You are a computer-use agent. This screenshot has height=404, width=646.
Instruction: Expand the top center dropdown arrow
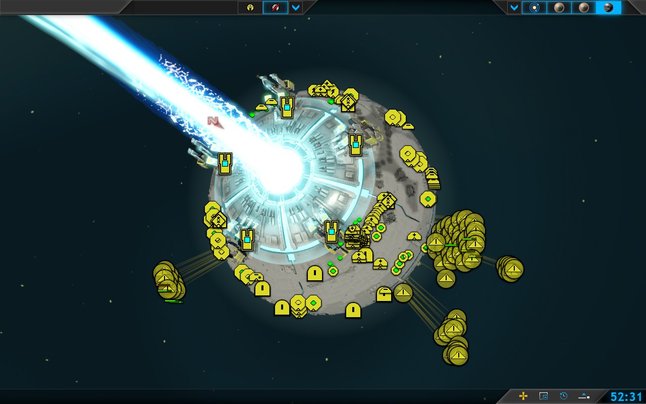point(296,7)
